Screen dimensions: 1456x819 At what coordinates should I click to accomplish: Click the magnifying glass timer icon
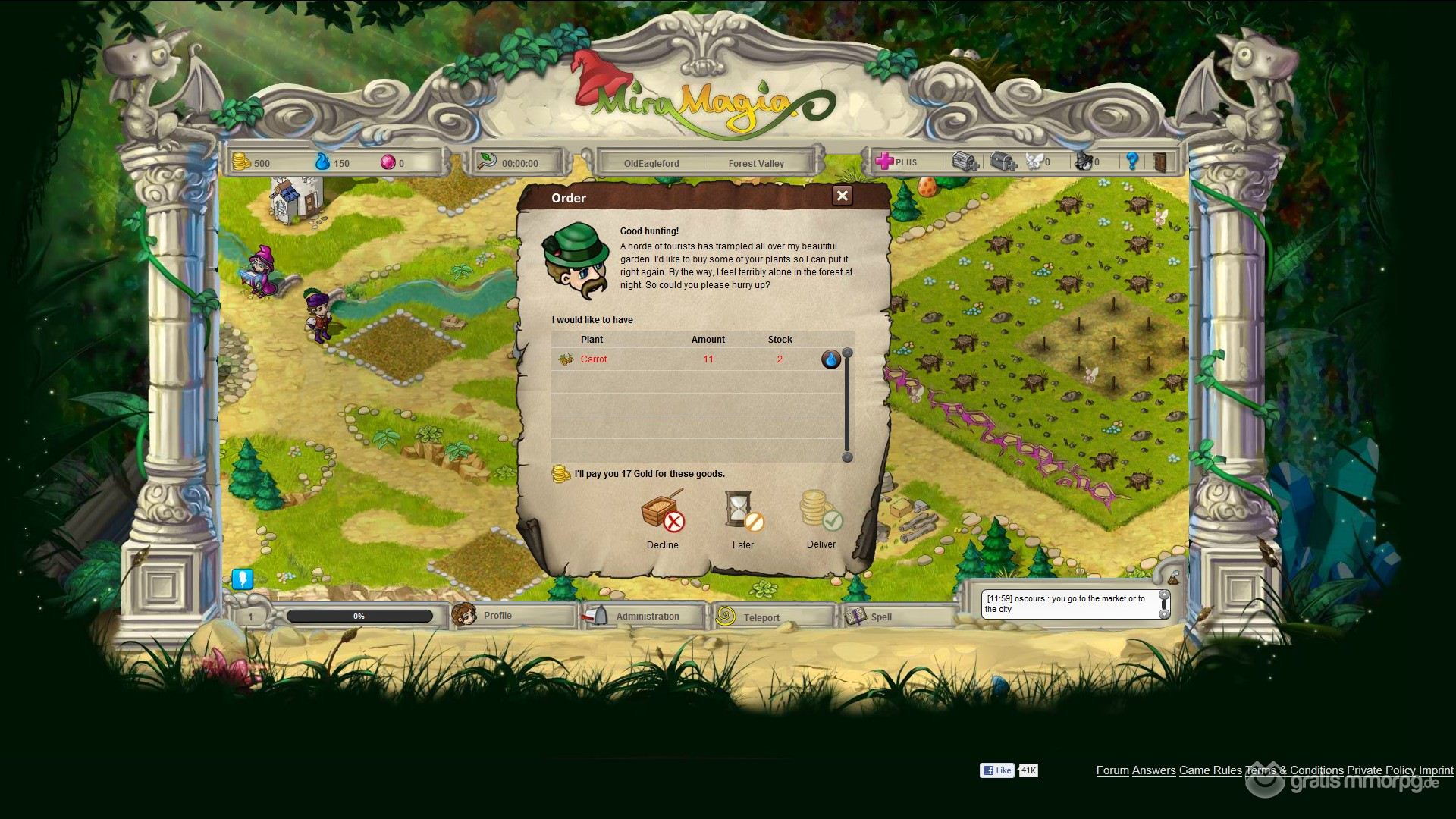point(487,162)
